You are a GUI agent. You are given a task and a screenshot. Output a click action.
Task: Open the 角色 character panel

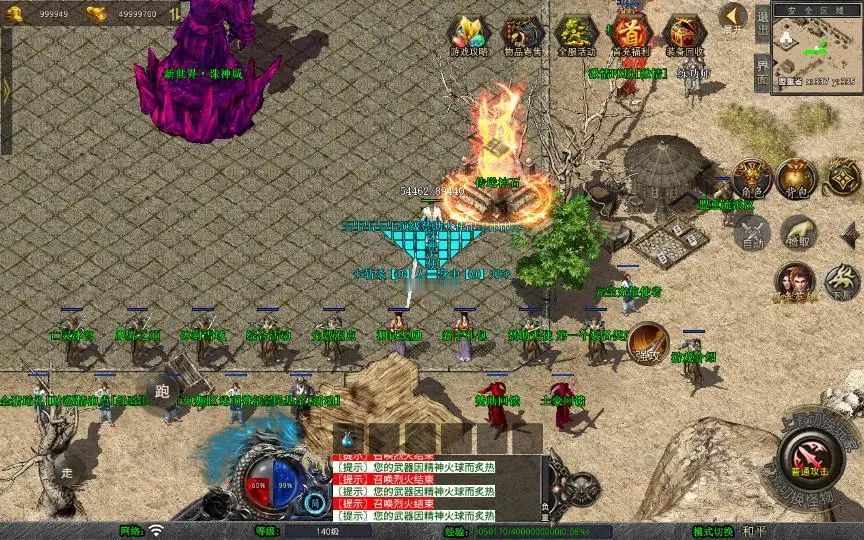point(751,179)
